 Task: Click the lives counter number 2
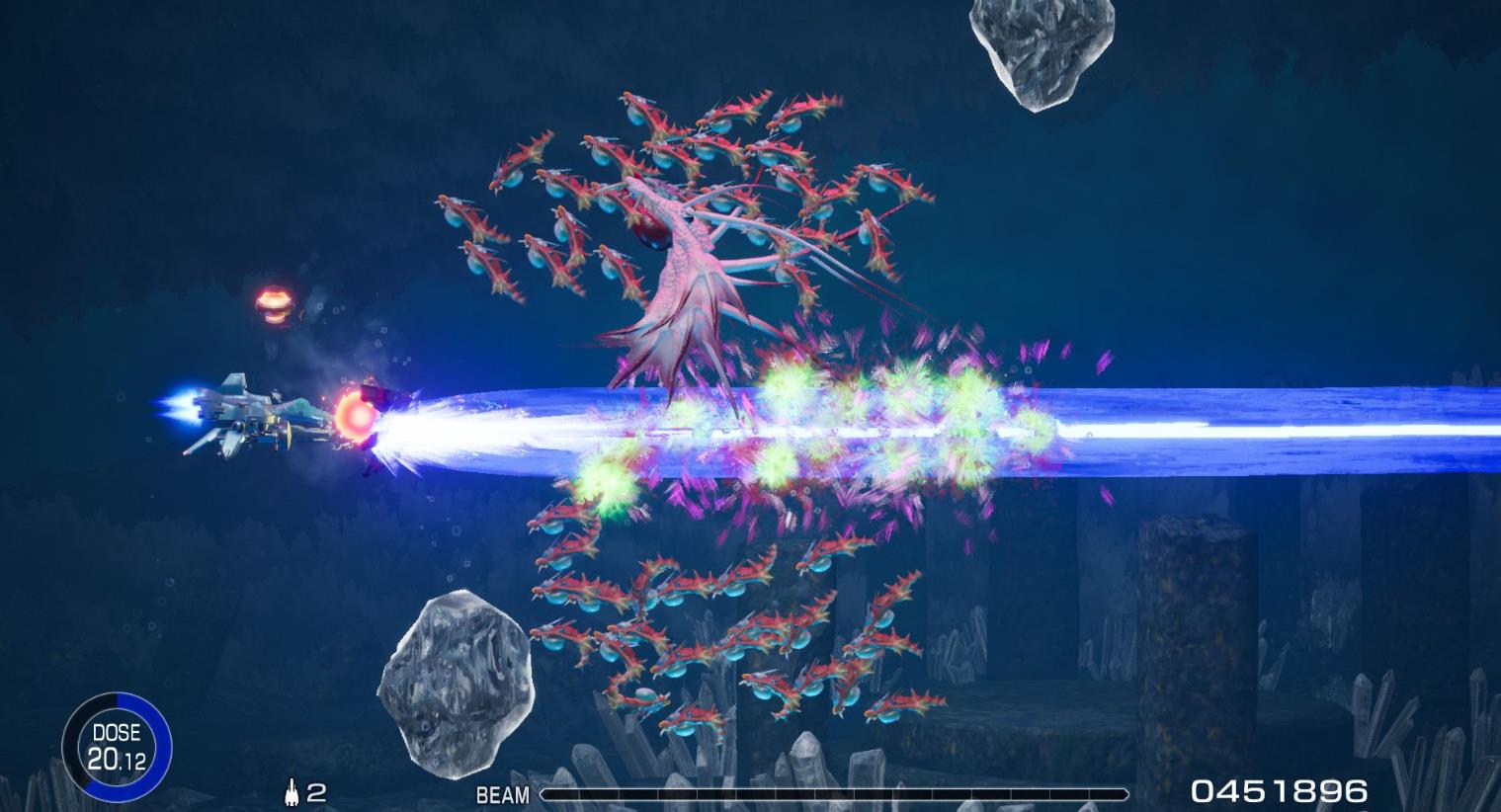click(316, 789)
